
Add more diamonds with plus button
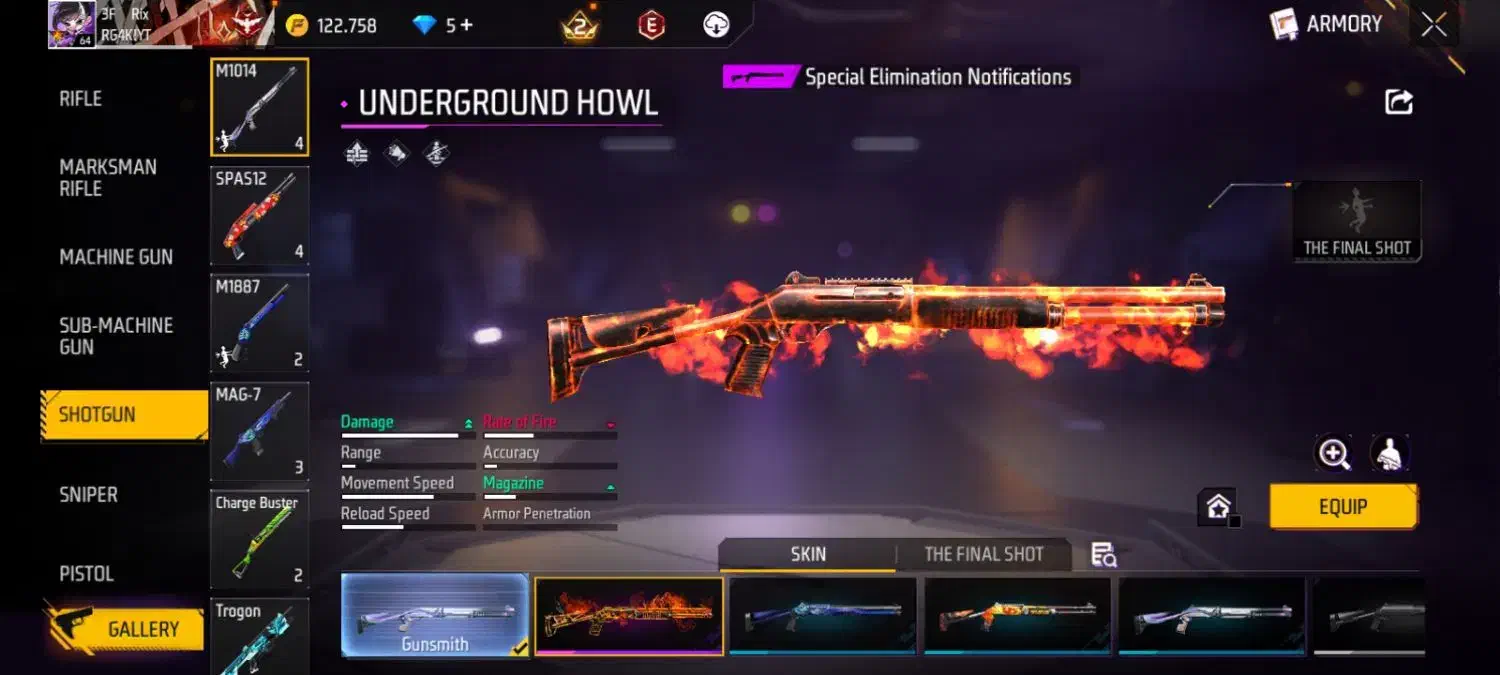(x=465, y=25)
